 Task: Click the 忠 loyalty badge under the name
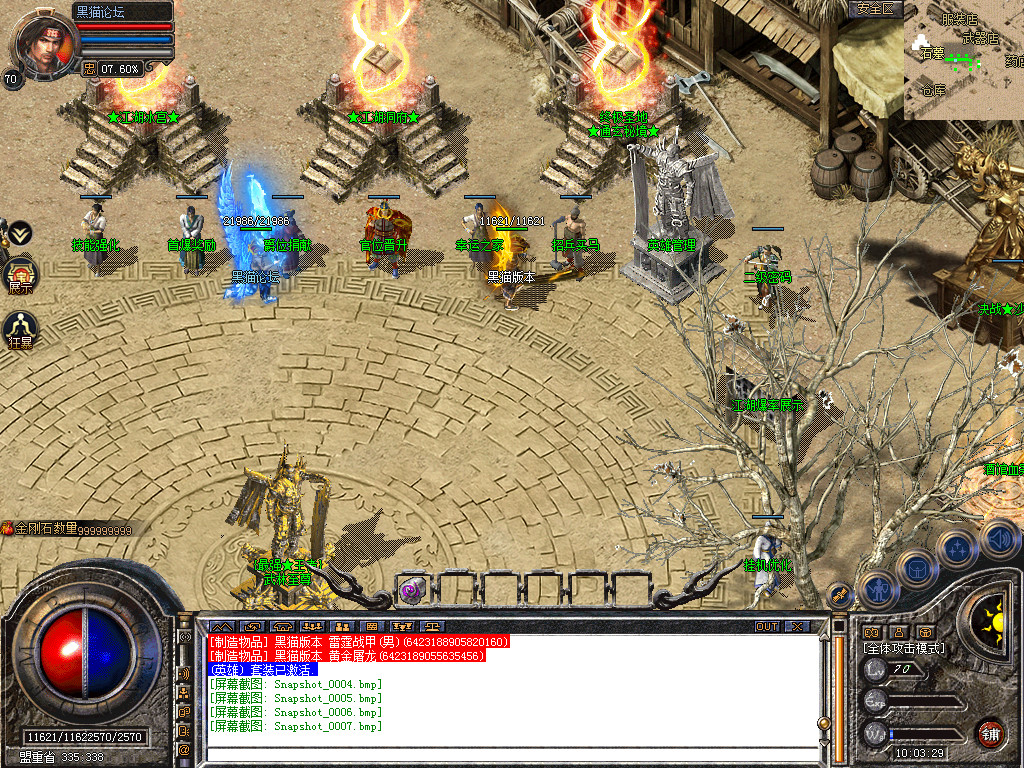[x=89, y=69]
